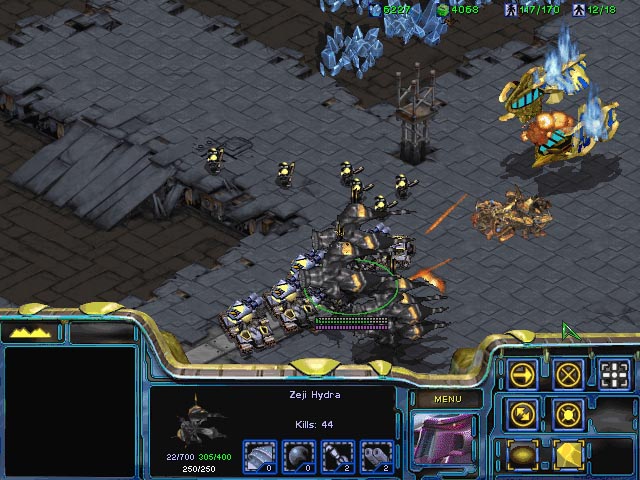
Task: Click on the black minimap
Action: (x=70, y=410)
